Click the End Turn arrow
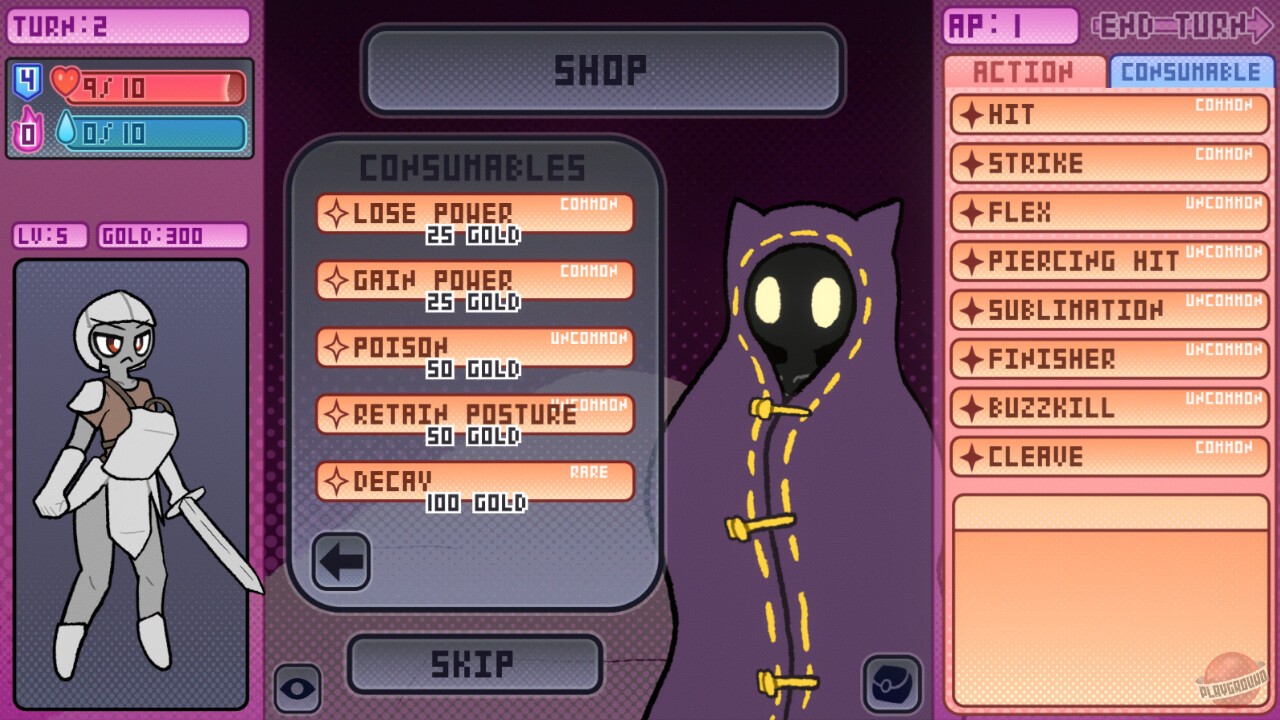 coord(1200,22)
